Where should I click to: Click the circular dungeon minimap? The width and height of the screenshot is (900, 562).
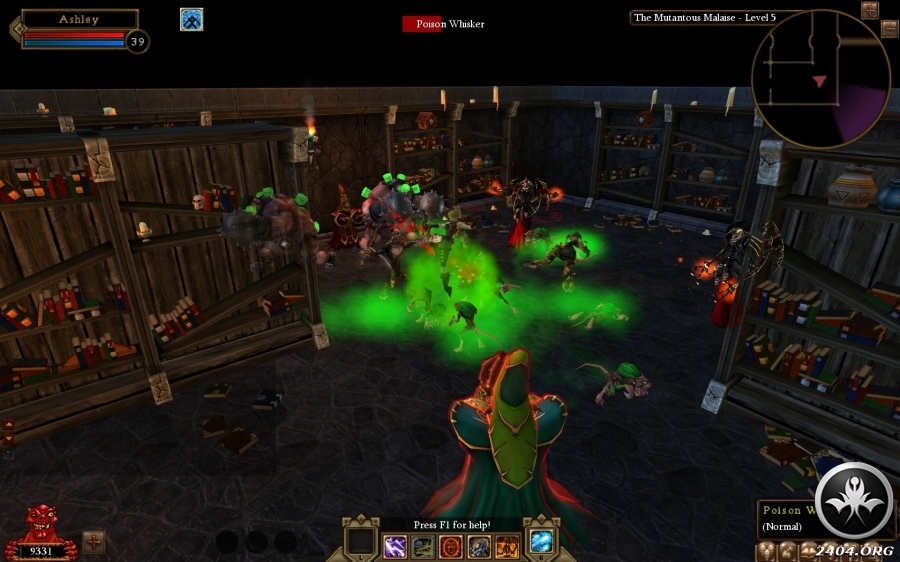click(820, 79)
